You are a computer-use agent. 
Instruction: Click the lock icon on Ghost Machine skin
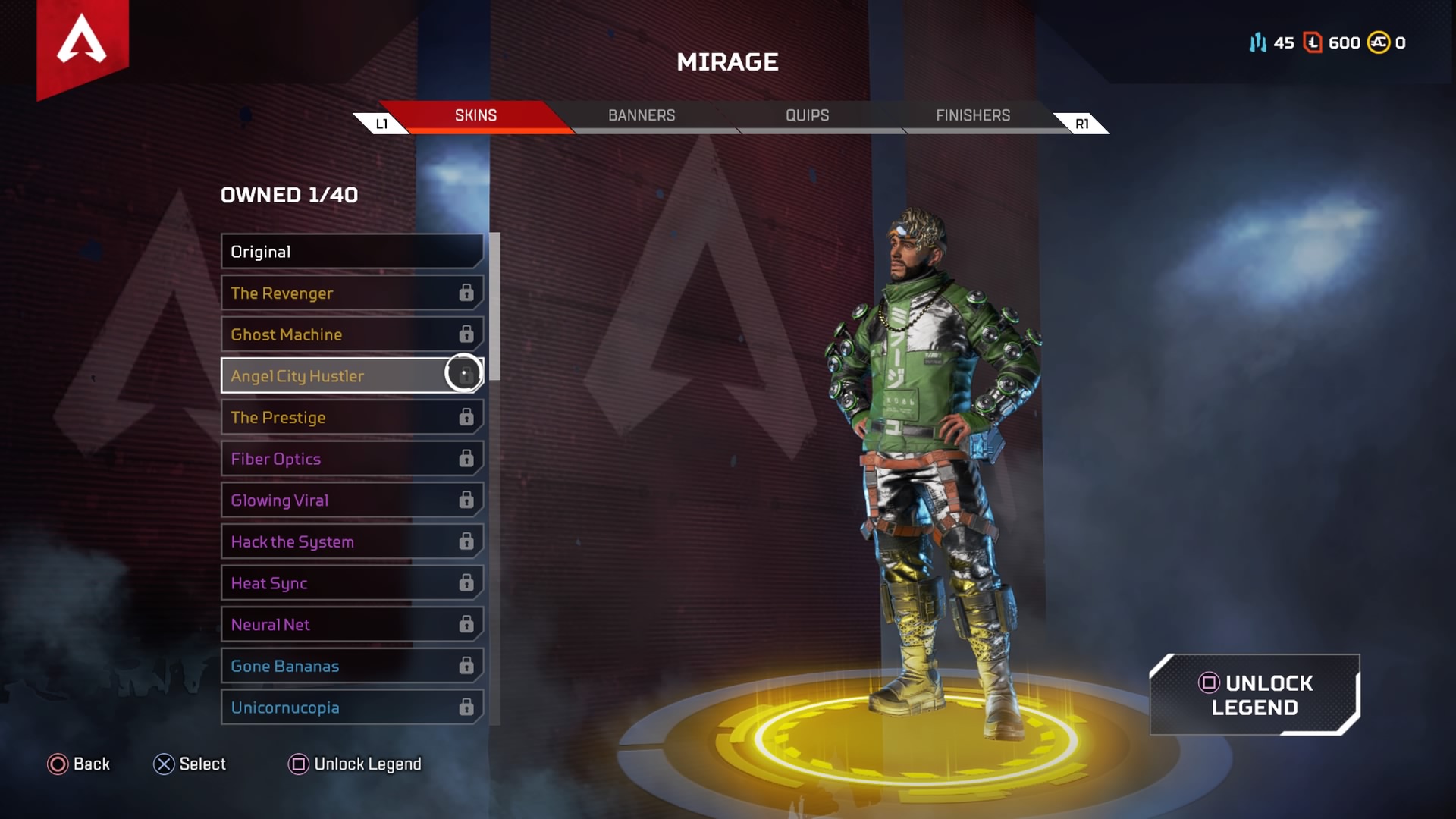pos(466,334)
